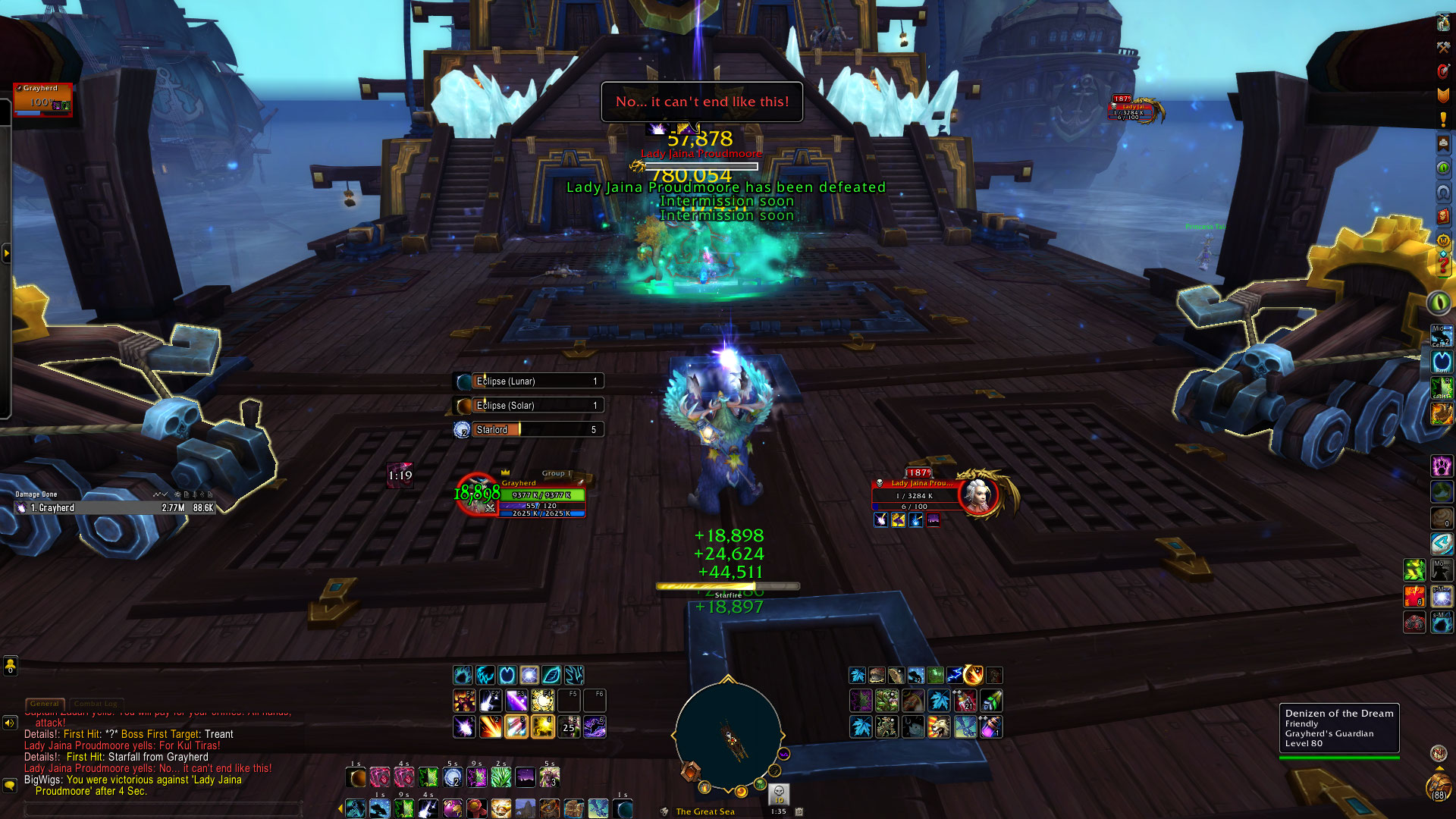
Task: Use the fiery orange strike ability
Action: (x=490, y=727)
